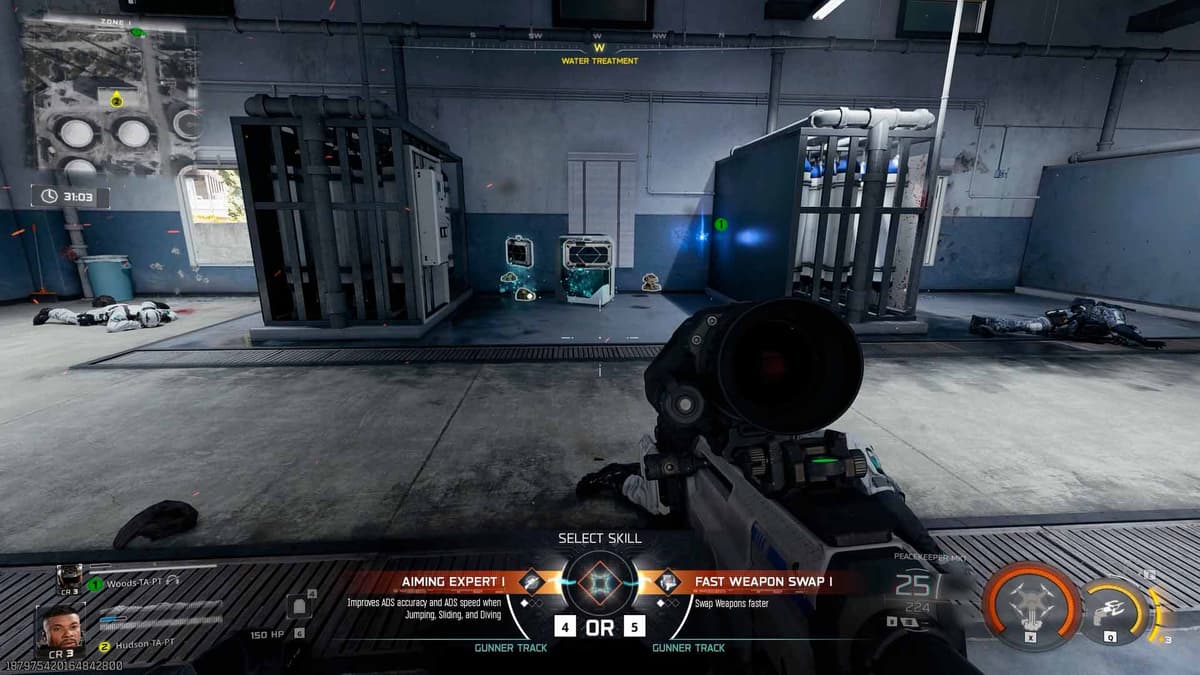Select teammate Woods's portrait
This screenshot has width=1200, height=675.
coord(69,576)
